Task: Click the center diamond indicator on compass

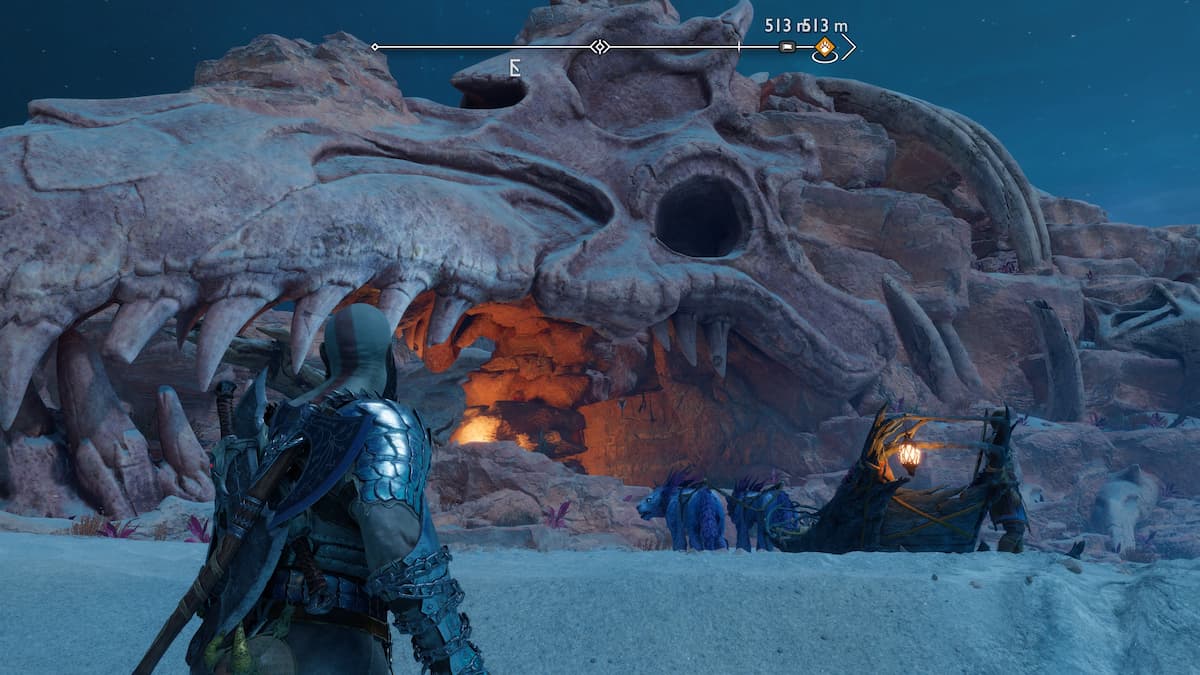Action: (x=599, y=47)
